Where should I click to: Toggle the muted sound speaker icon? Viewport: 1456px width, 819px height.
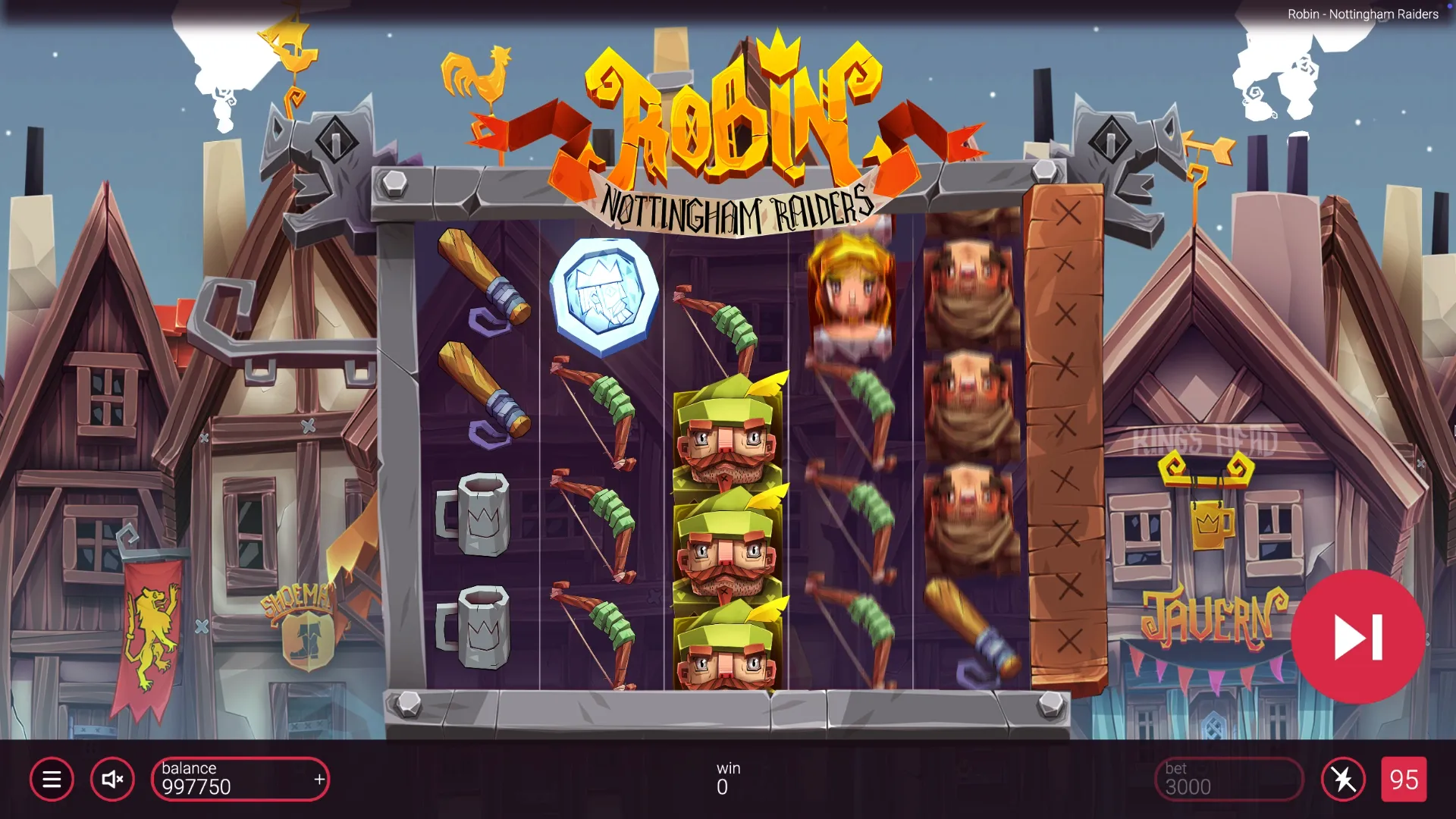[x=112, y=779]
